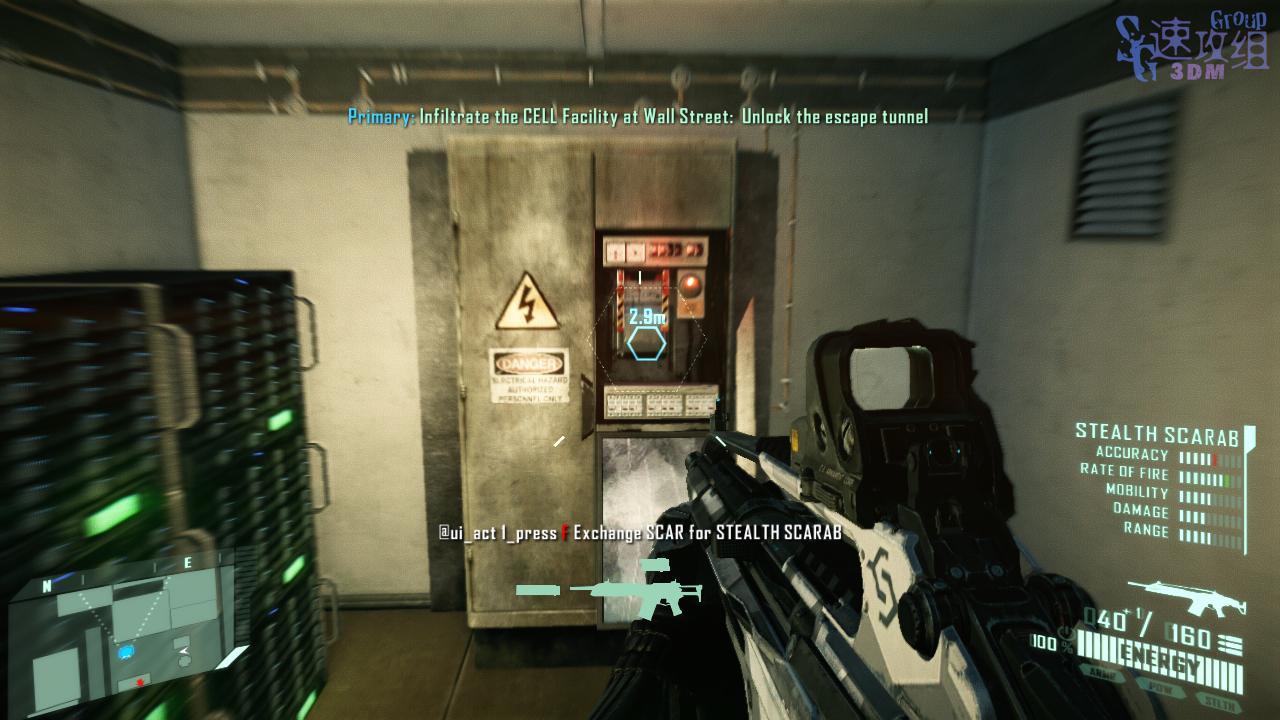
Task: Open the STEALTH SCARAB weapon stats panel
Action: pyautogui.click(x=1158, y=483)
